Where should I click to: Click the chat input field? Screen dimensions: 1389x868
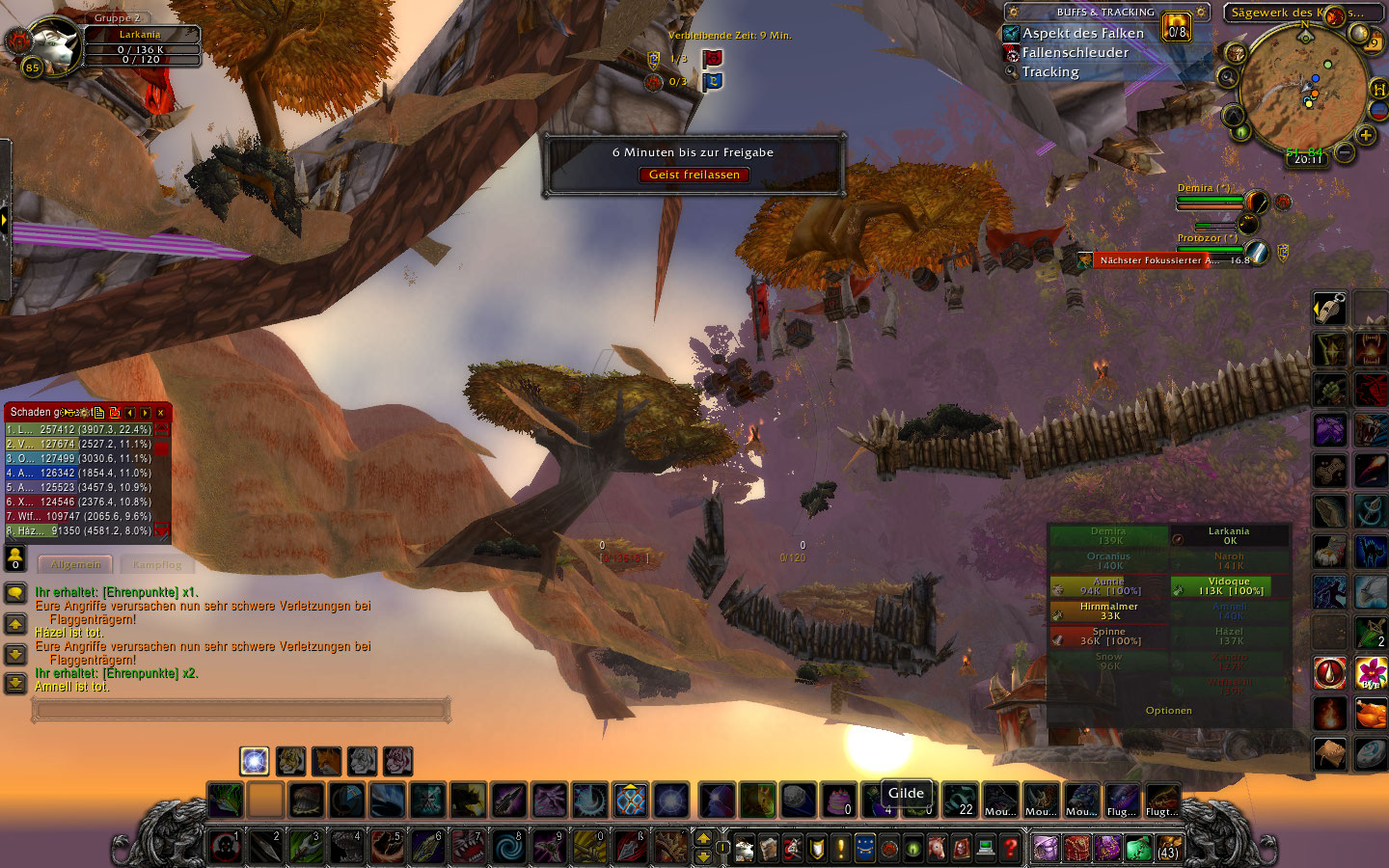point(241,711)
